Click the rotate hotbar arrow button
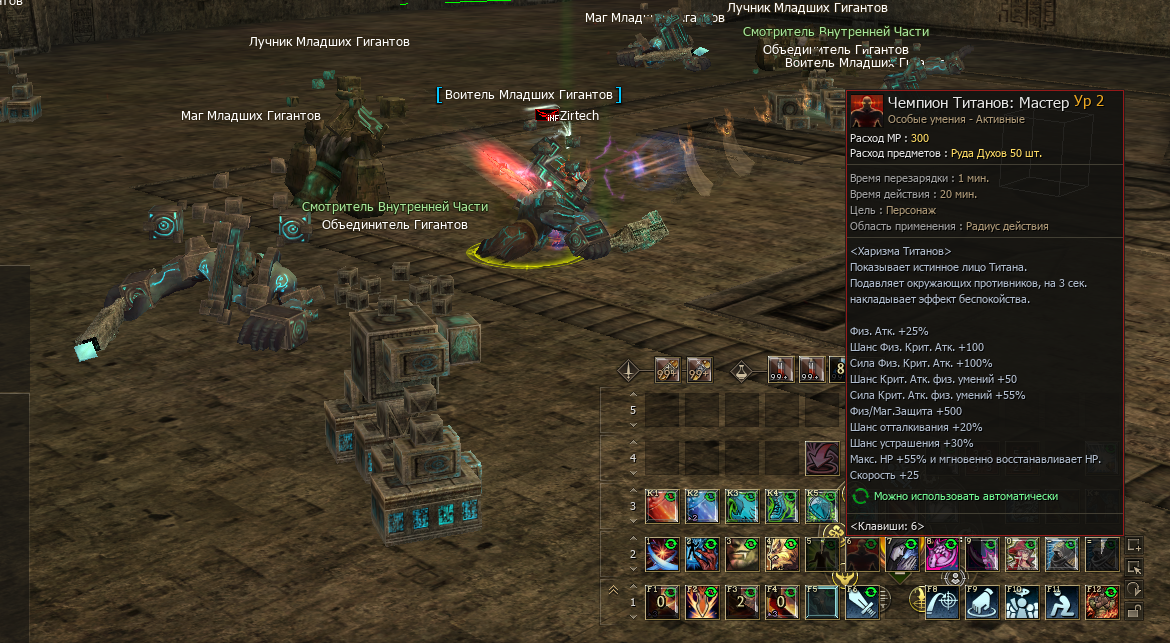Screen dimensions: 1170x643 coord(1134,590)
